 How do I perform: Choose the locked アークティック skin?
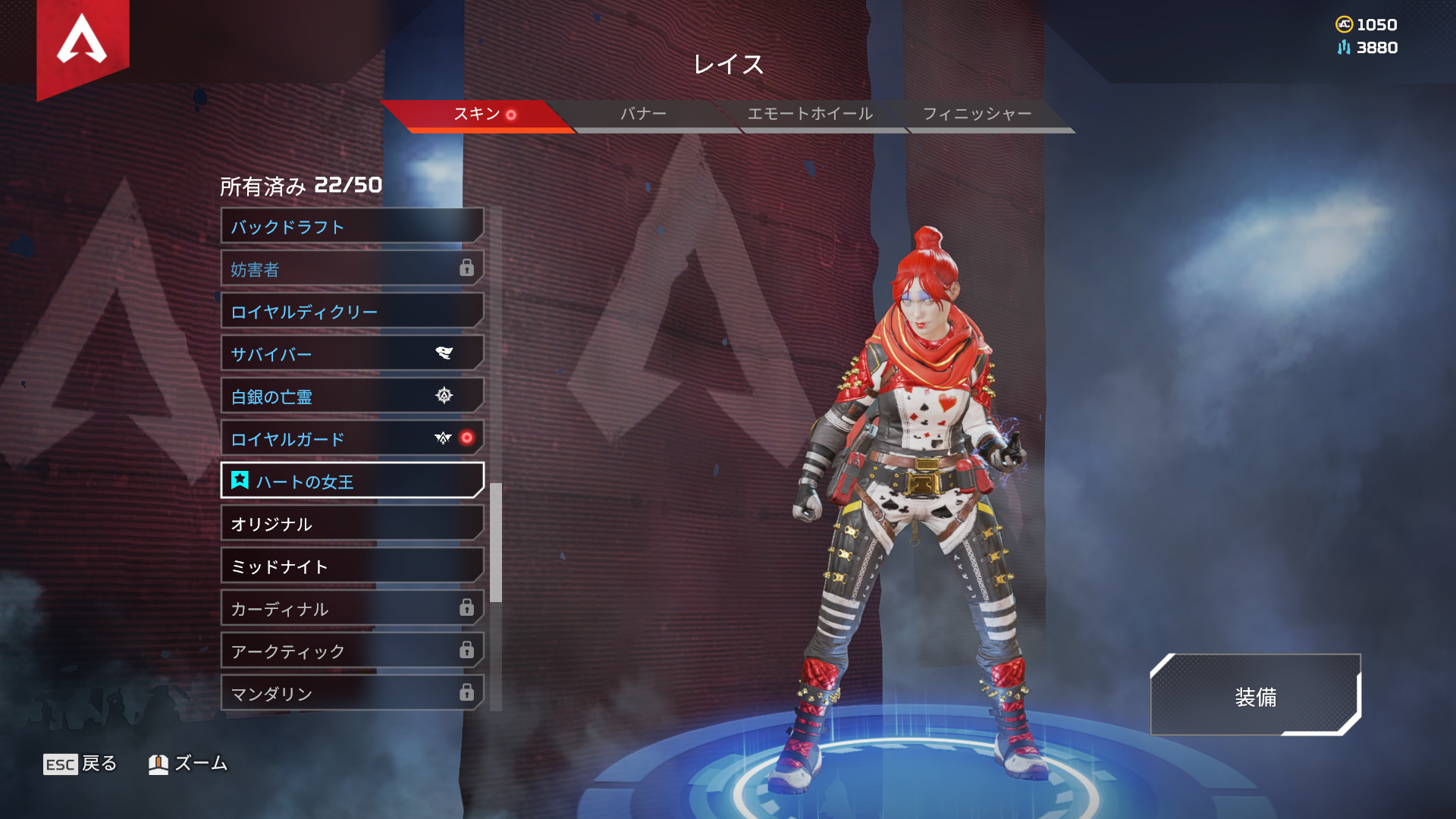352,651
